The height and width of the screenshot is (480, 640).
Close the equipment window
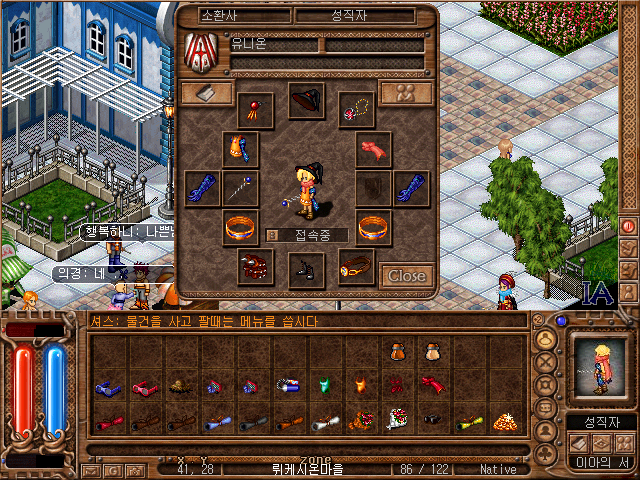click(406, 276)
